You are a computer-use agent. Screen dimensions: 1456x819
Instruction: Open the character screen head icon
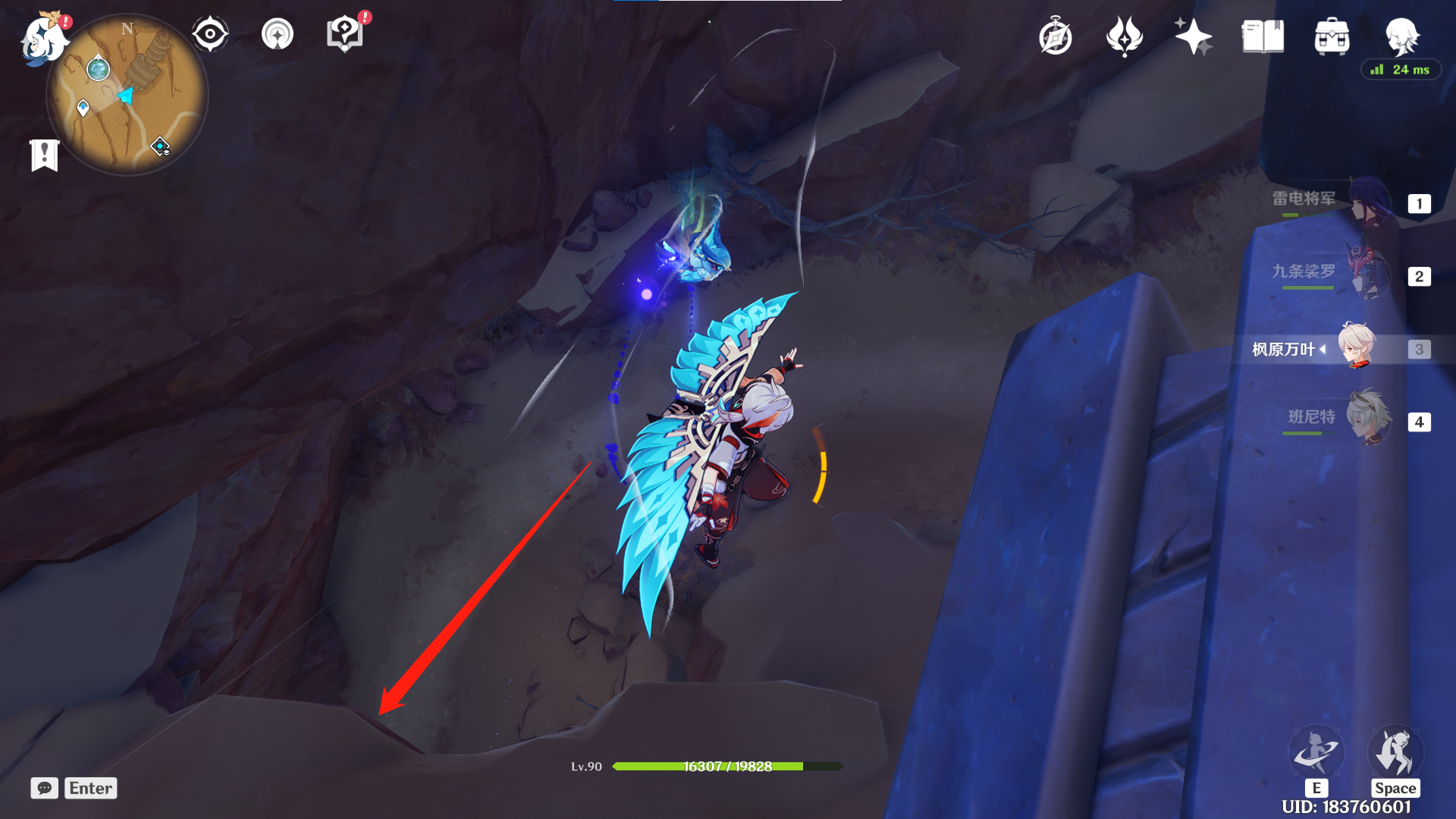[x=1401, y=36]
